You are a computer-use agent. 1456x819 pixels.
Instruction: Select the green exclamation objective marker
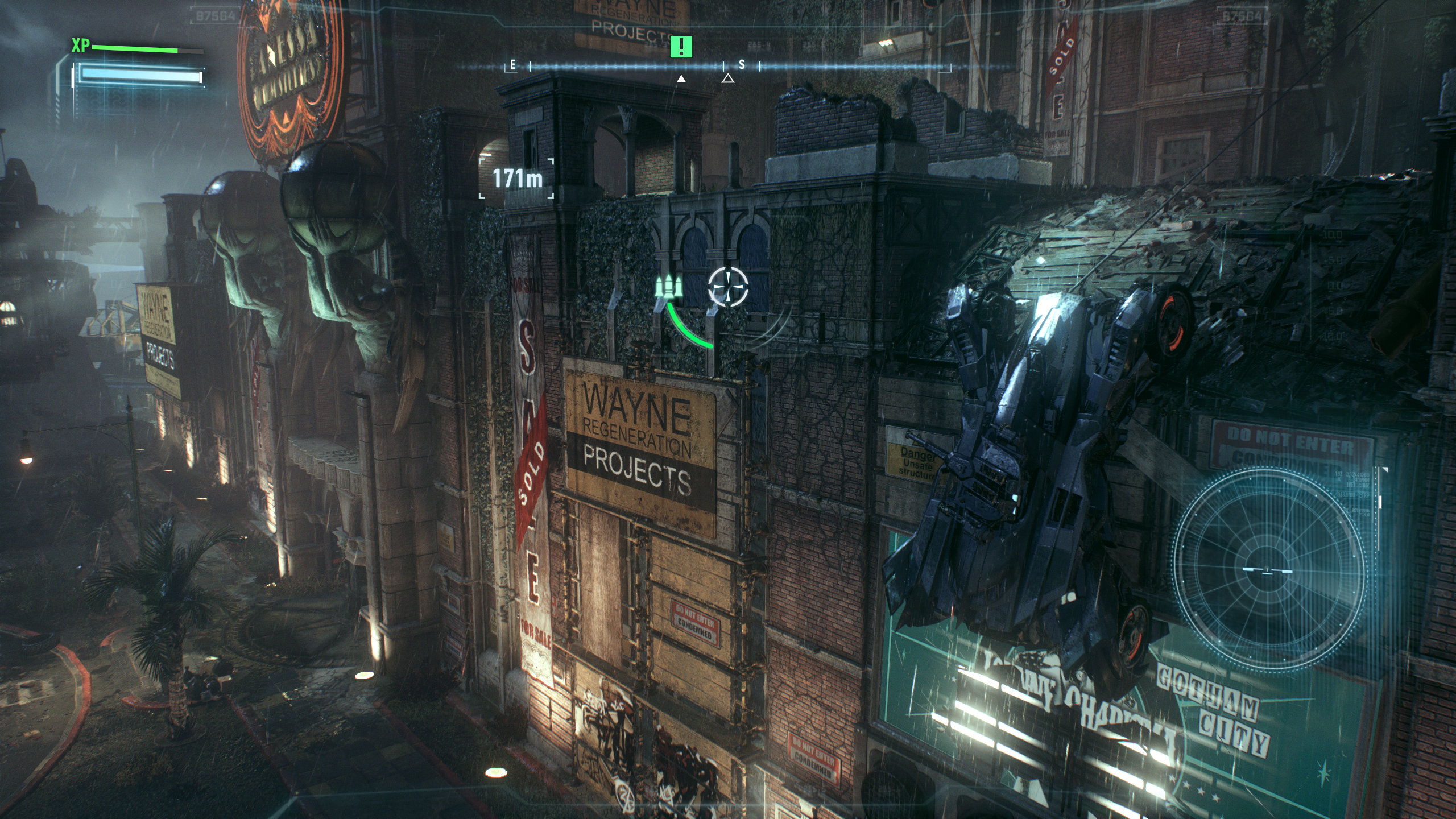(x=681, y=46)
